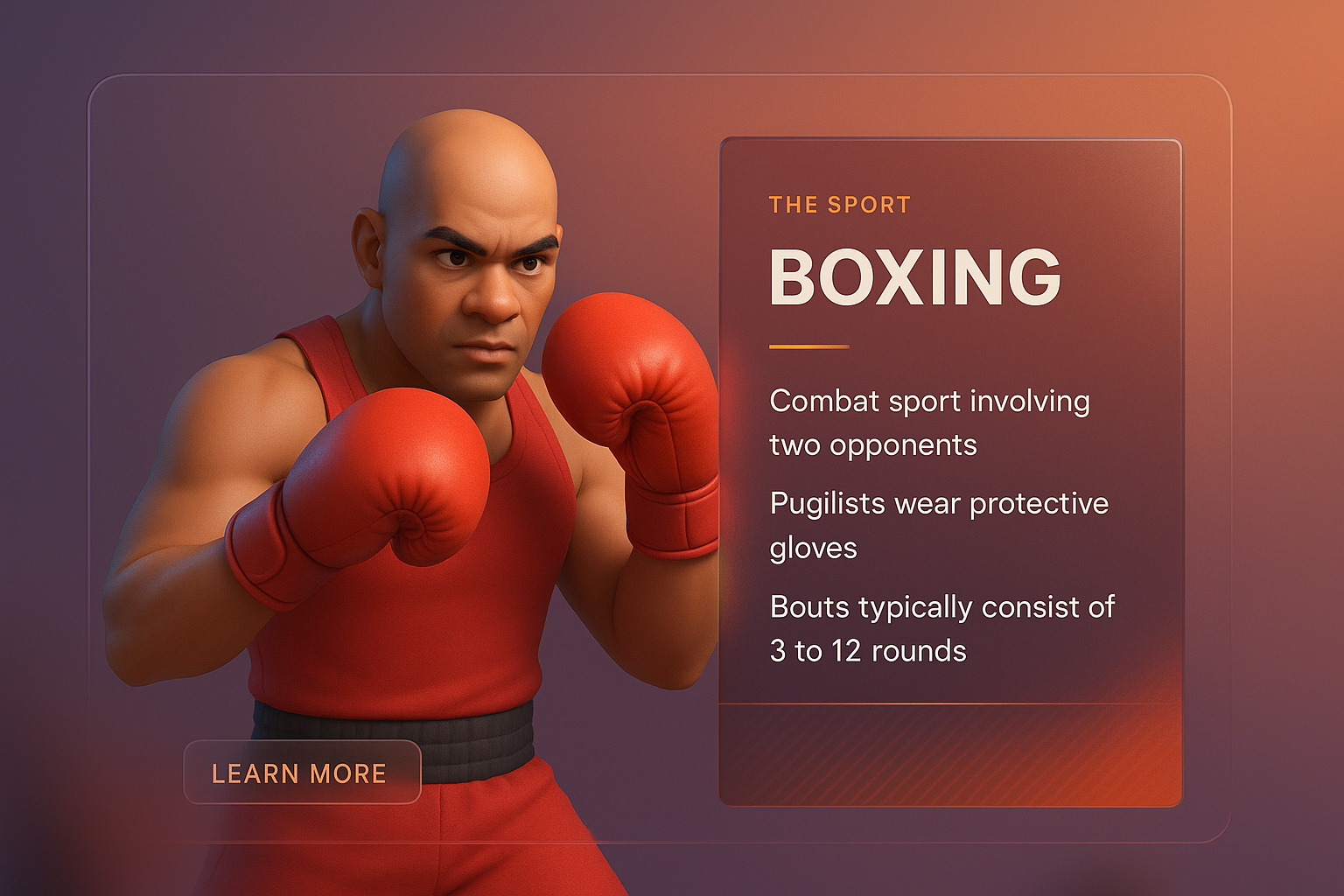Screen dimensions: 1344x896
Task: Click the Learn More button
Action: [302, 773]
